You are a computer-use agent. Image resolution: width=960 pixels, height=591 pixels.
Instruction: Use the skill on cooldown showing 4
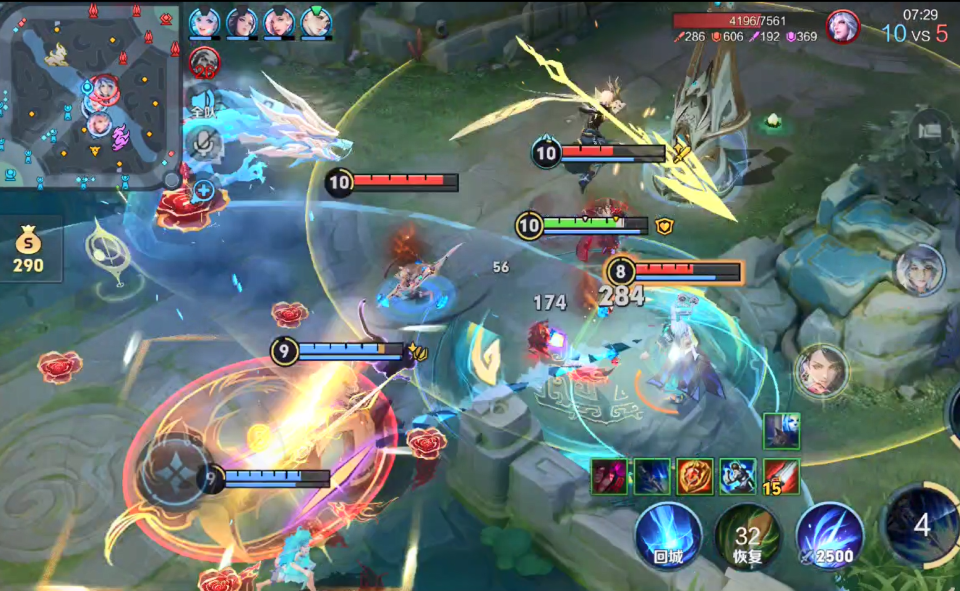tap(921, 525)
